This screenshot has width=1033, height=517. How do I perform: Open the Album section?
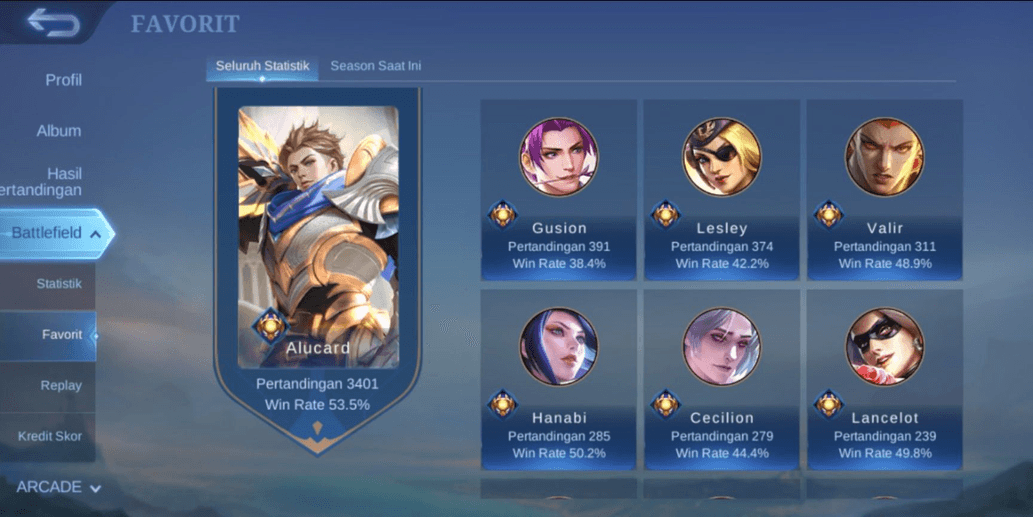(59, 131)
